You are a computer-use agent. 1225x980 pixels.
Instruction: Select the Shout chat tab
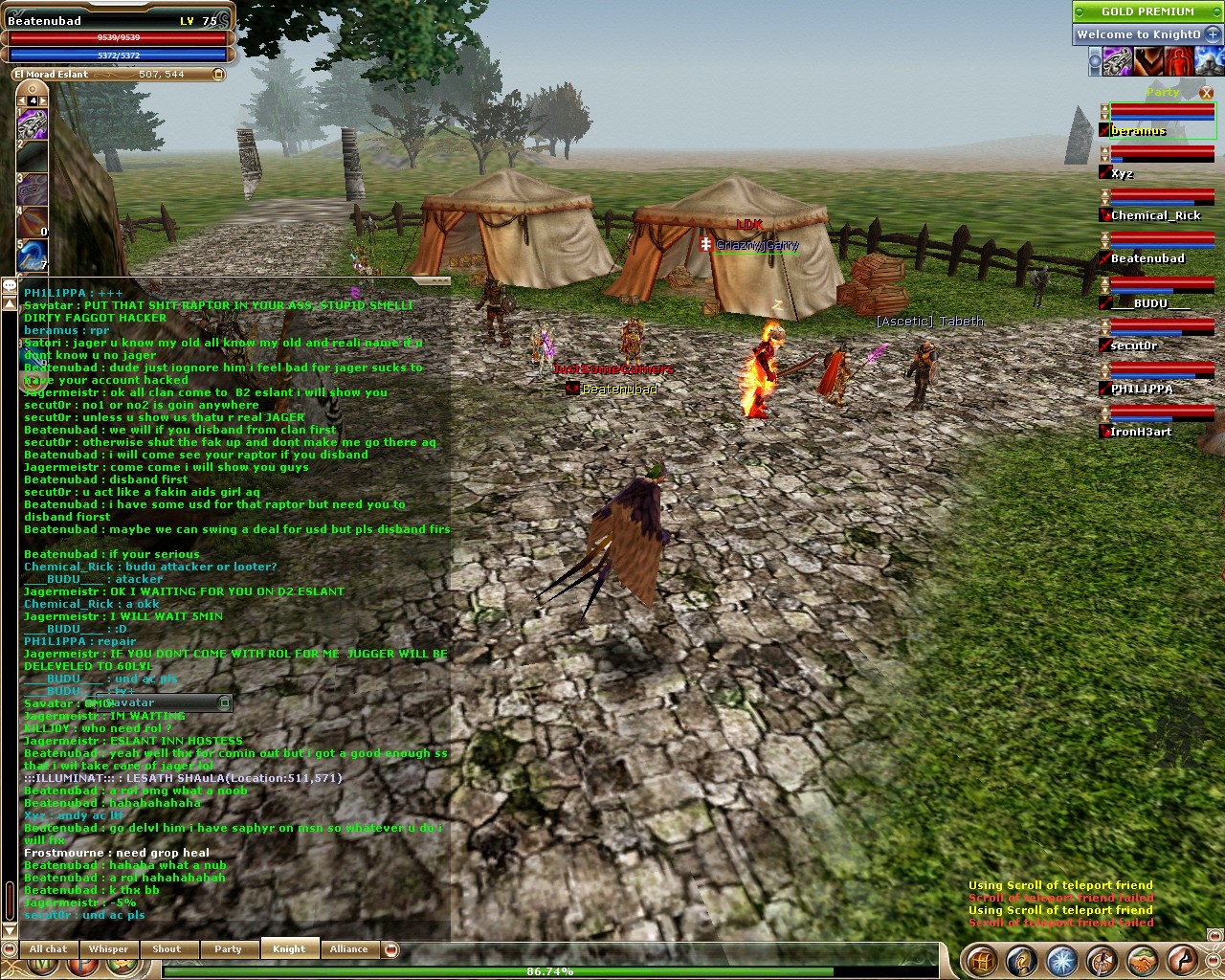(x=167, y=949)
